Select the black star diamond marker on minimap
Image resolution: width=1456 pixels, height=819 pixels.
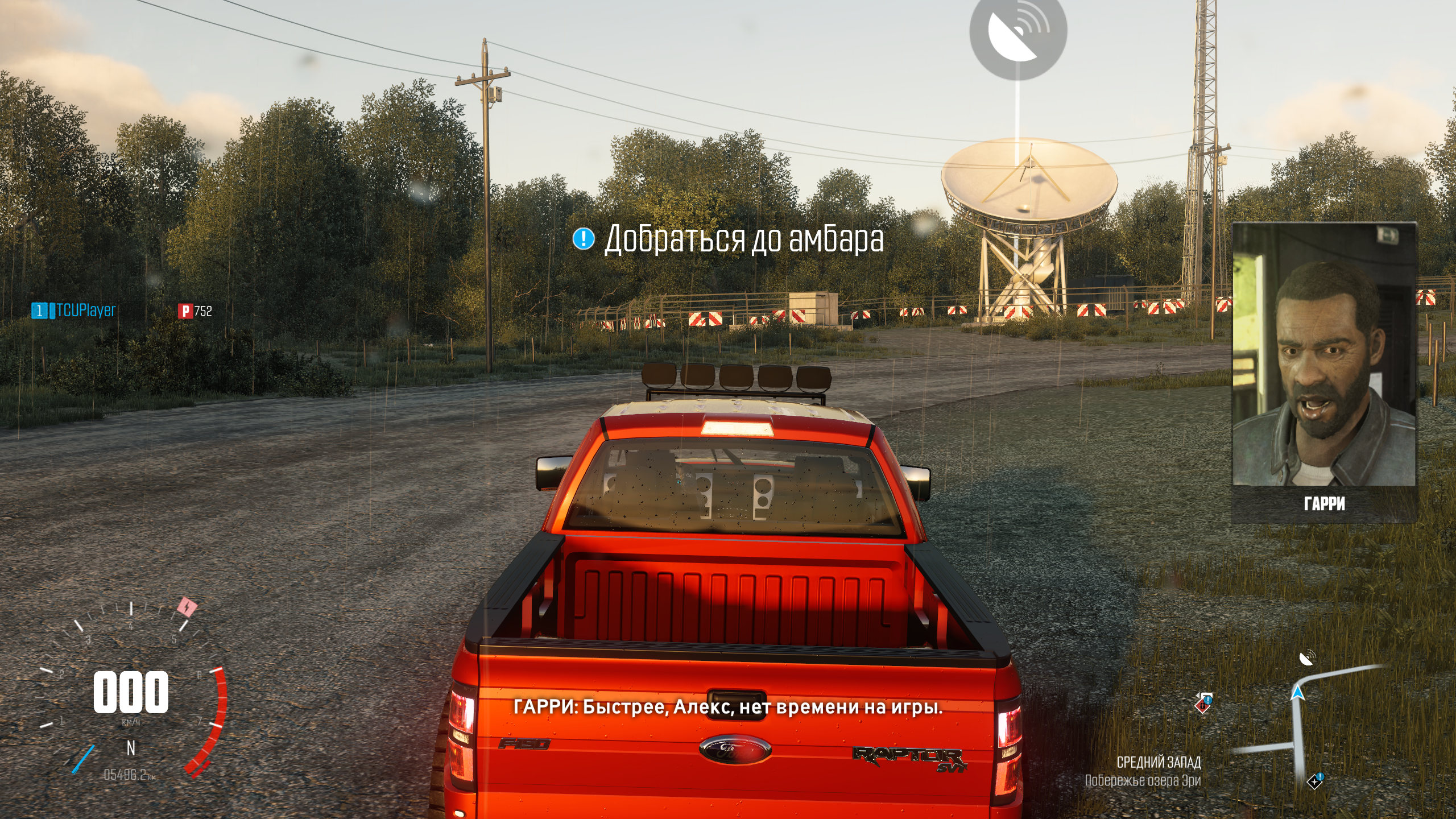click(1314, 781)
